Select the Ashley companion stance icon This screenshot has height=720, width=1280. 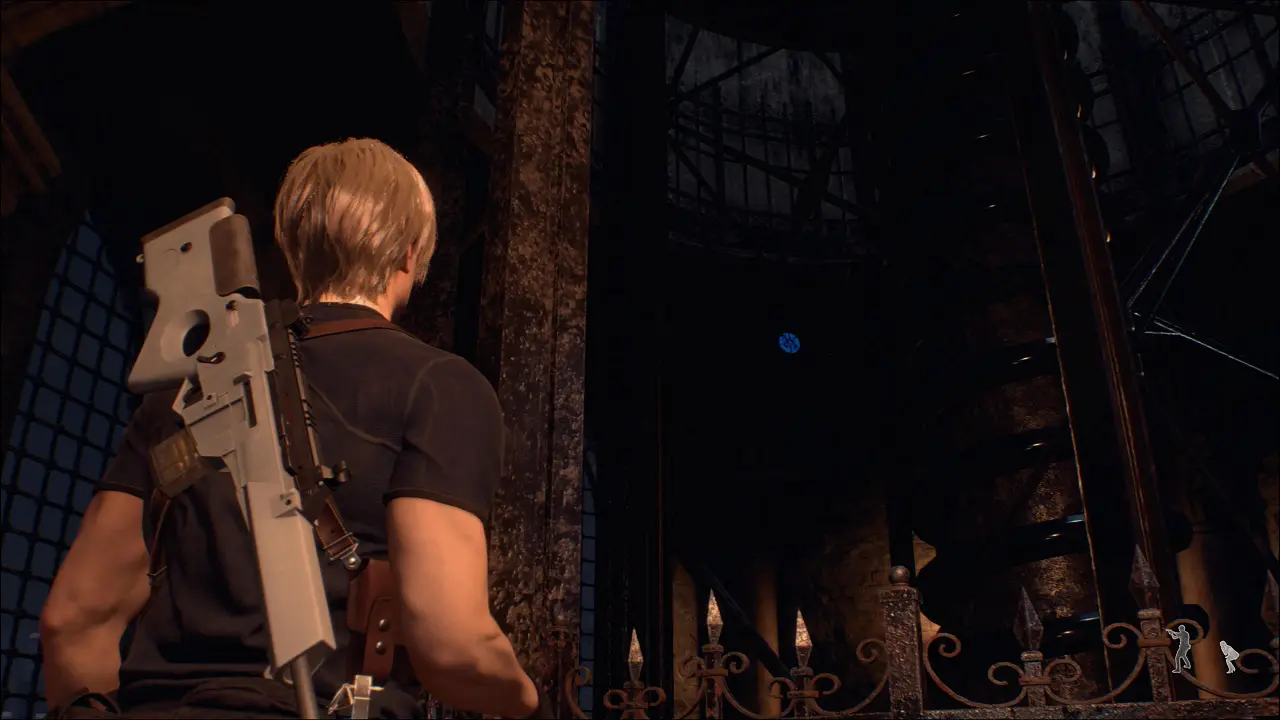click(1229, 656)
